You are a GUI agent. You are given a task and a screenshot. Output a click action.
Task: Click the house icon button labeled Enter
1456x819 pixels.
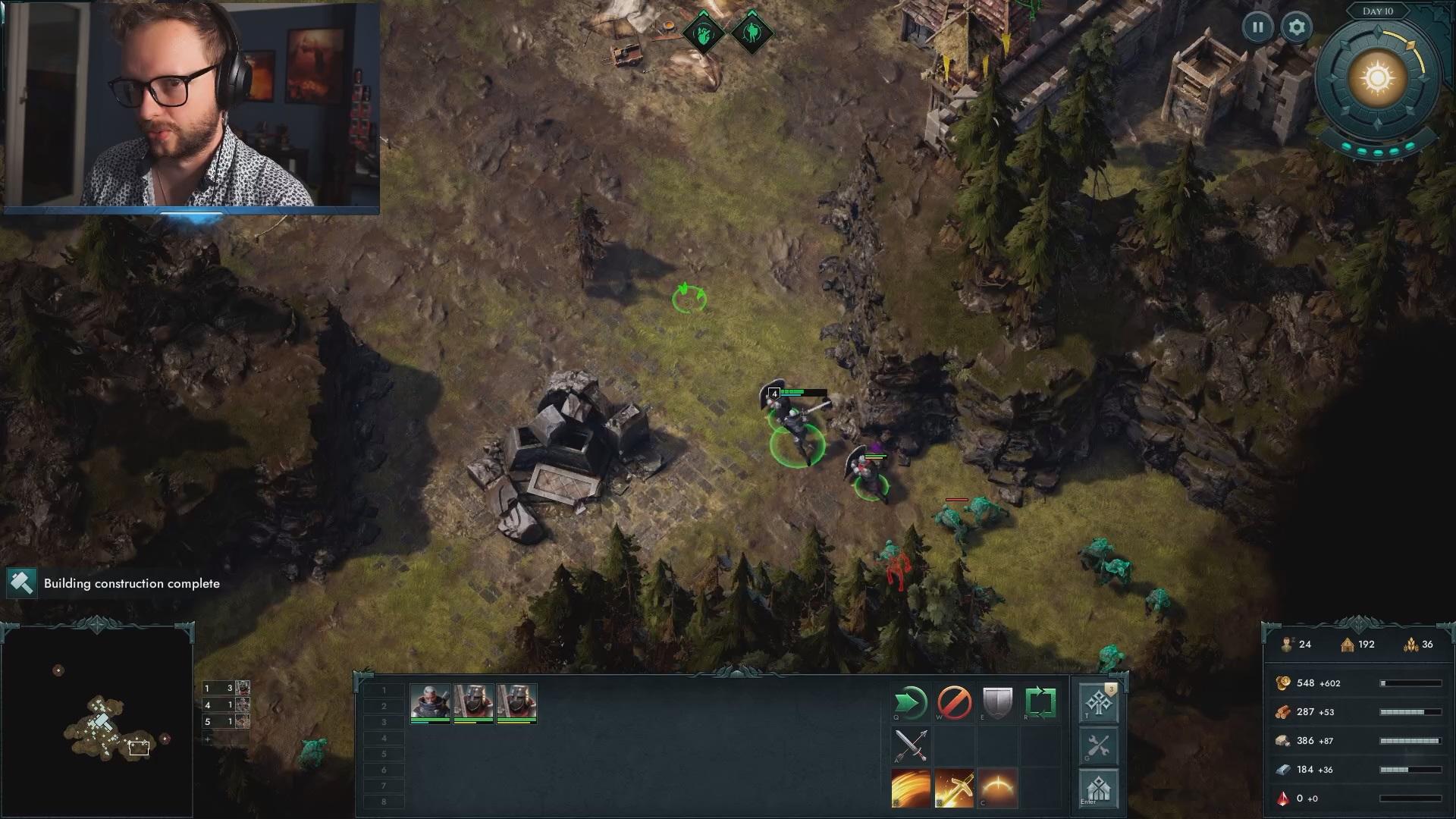coord(1098,789)
